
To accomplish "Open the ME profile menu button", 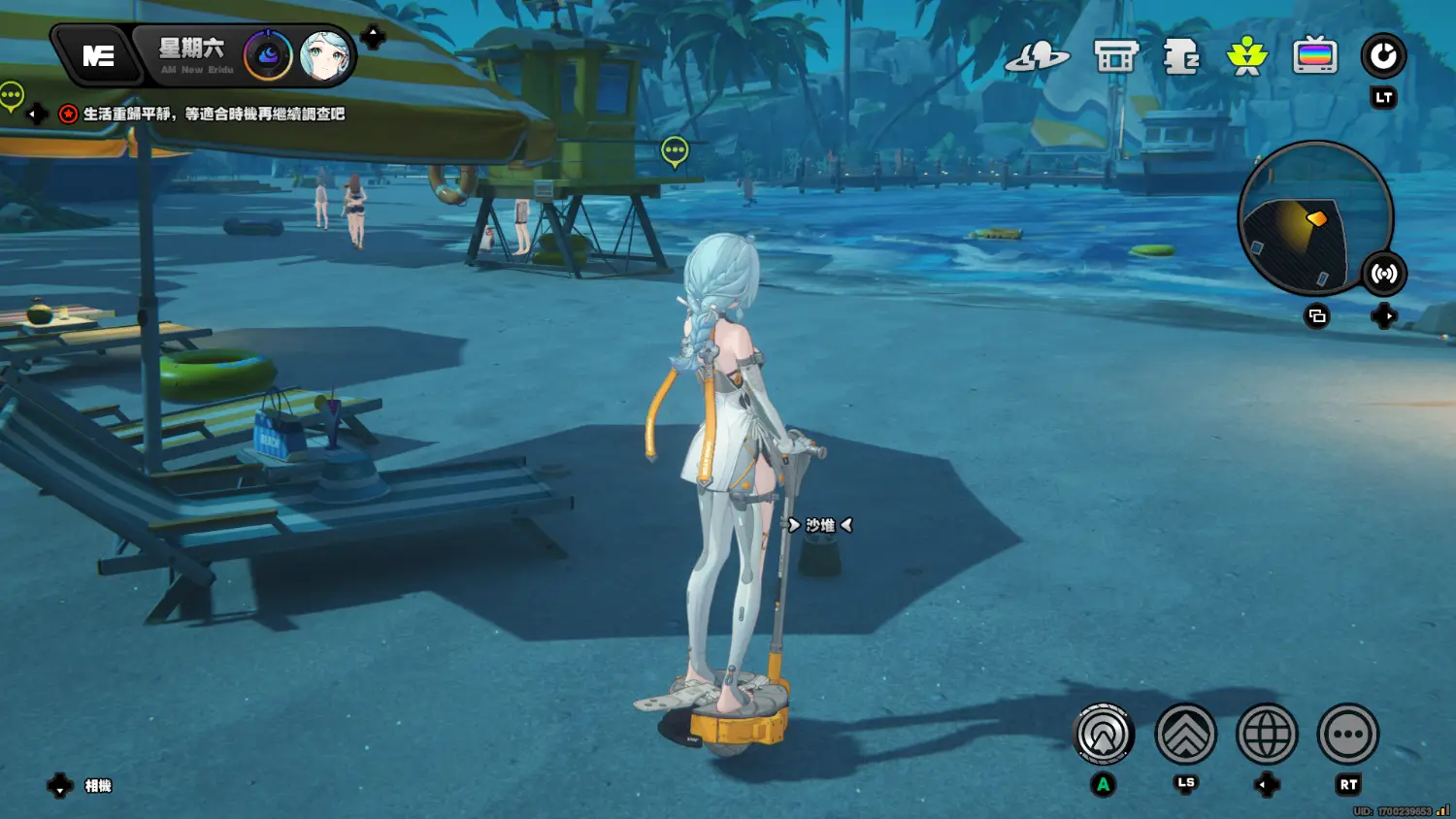I will click(98, 56).
